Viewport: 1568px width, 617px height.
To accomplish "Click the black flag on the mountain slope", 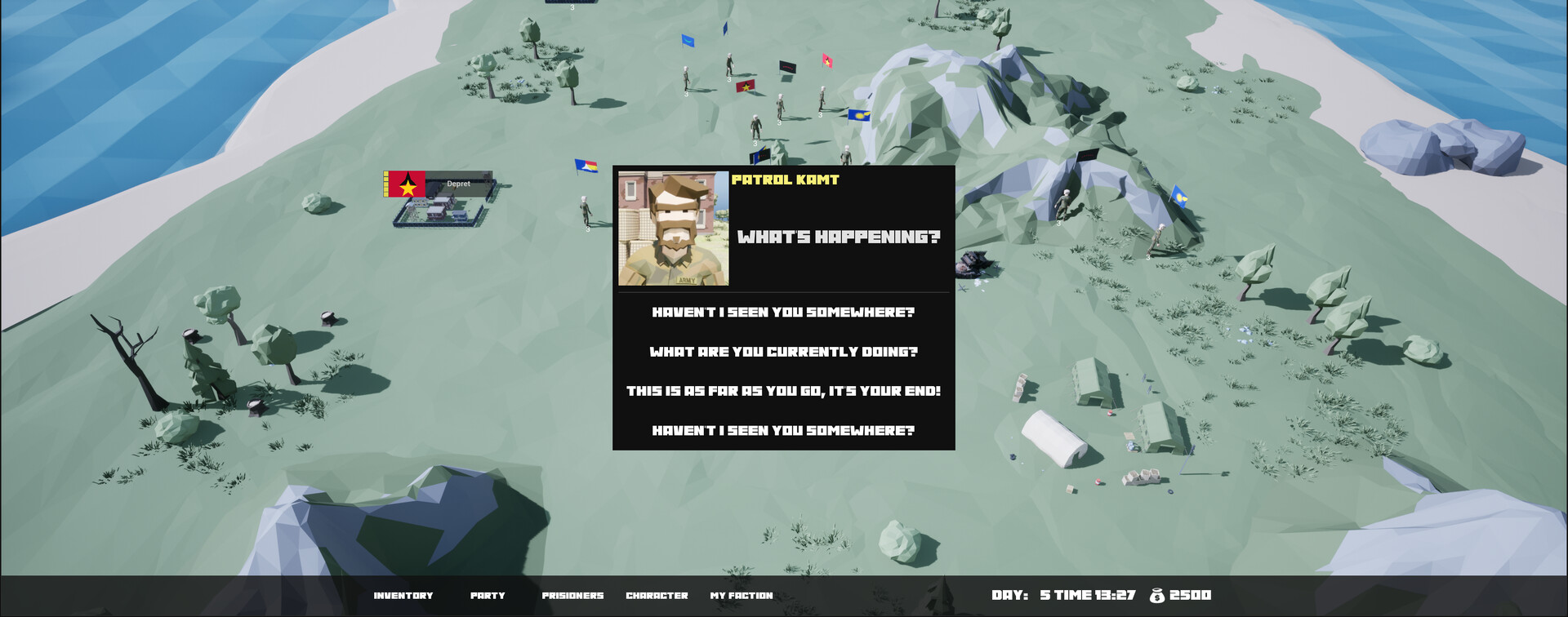I will 1089,155.
